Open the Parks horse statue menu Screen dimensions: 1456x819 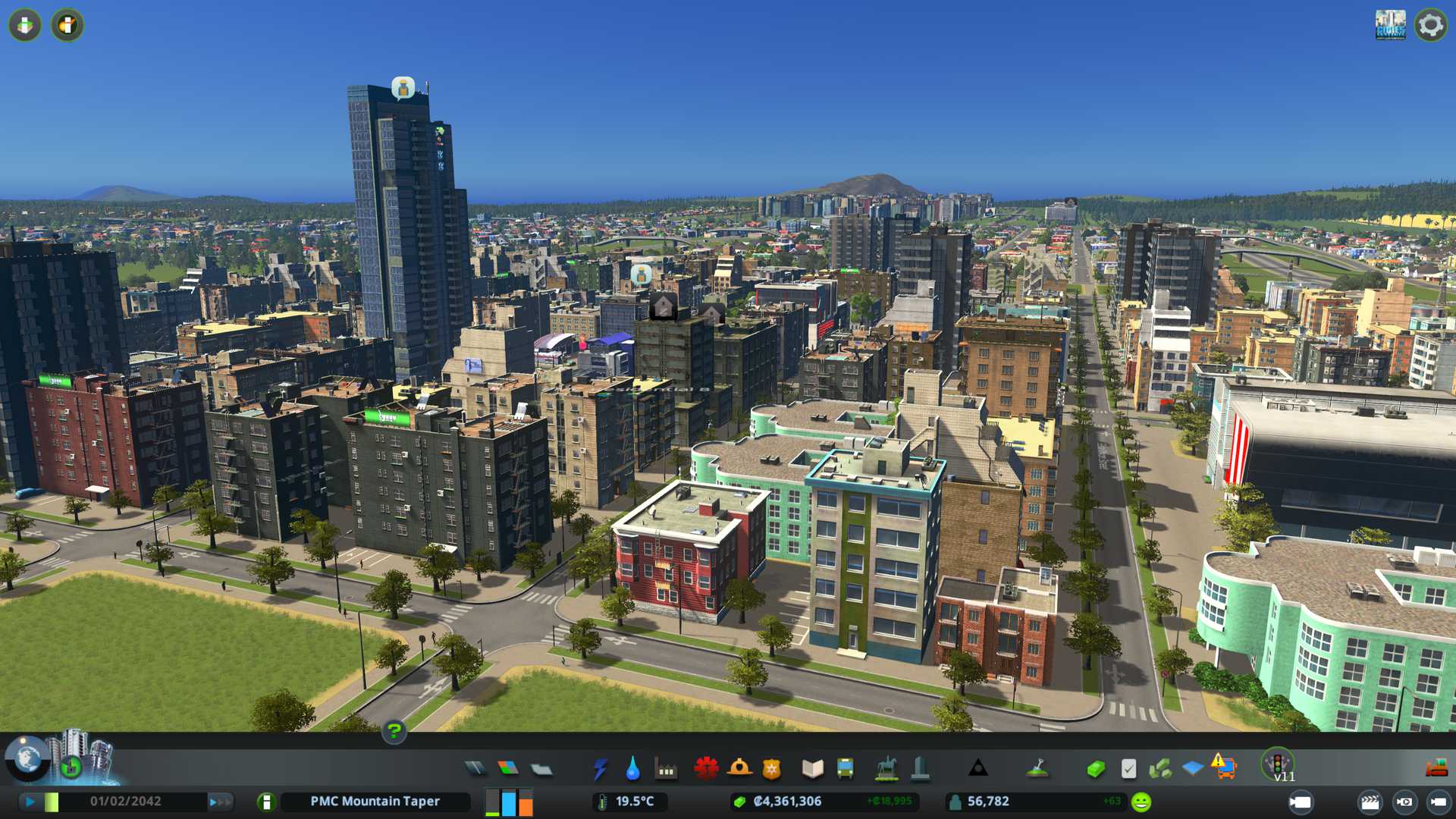tap(886, 769)
